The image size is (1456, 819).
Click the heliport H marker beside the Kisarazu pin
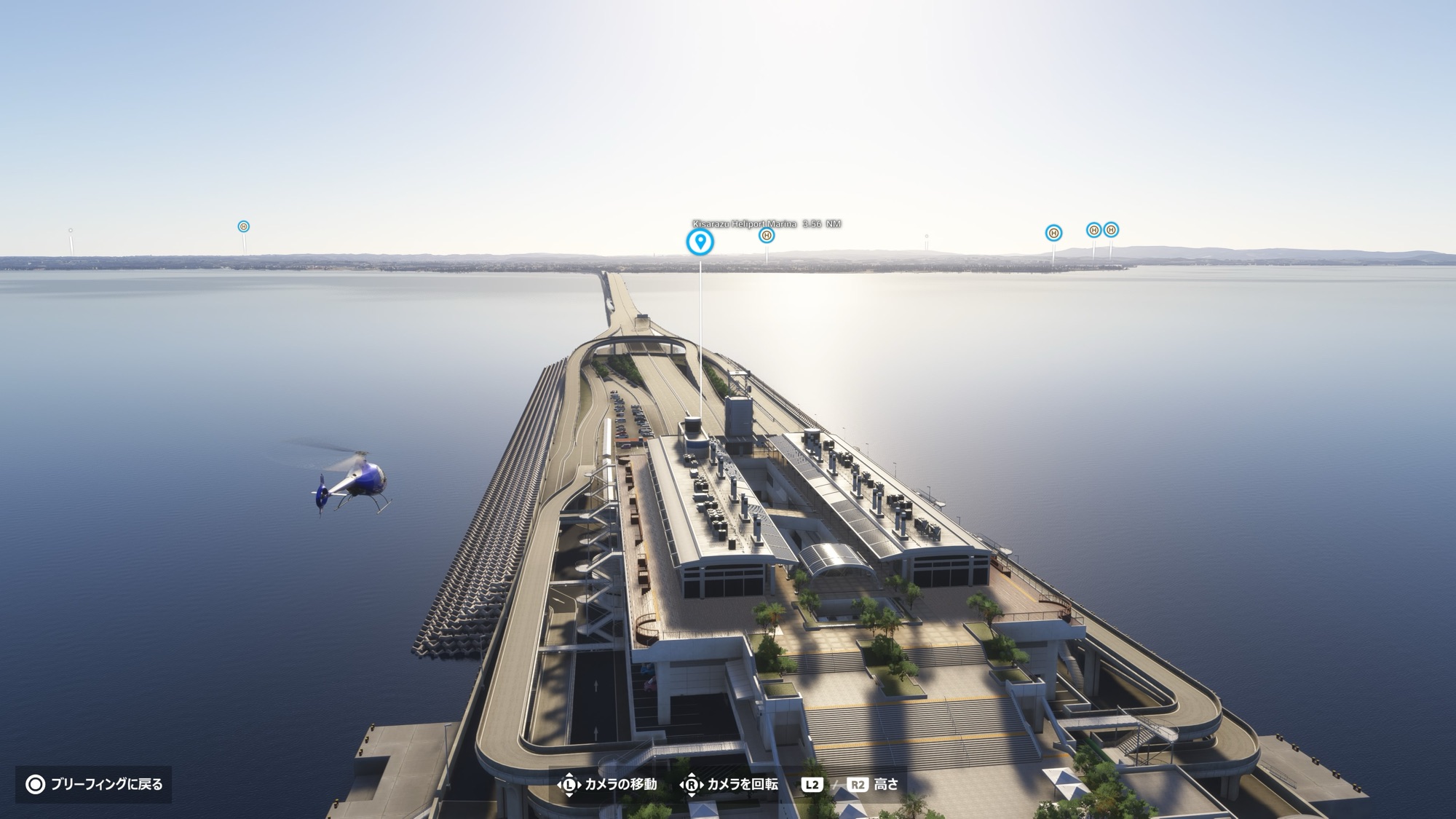(766, 235)
